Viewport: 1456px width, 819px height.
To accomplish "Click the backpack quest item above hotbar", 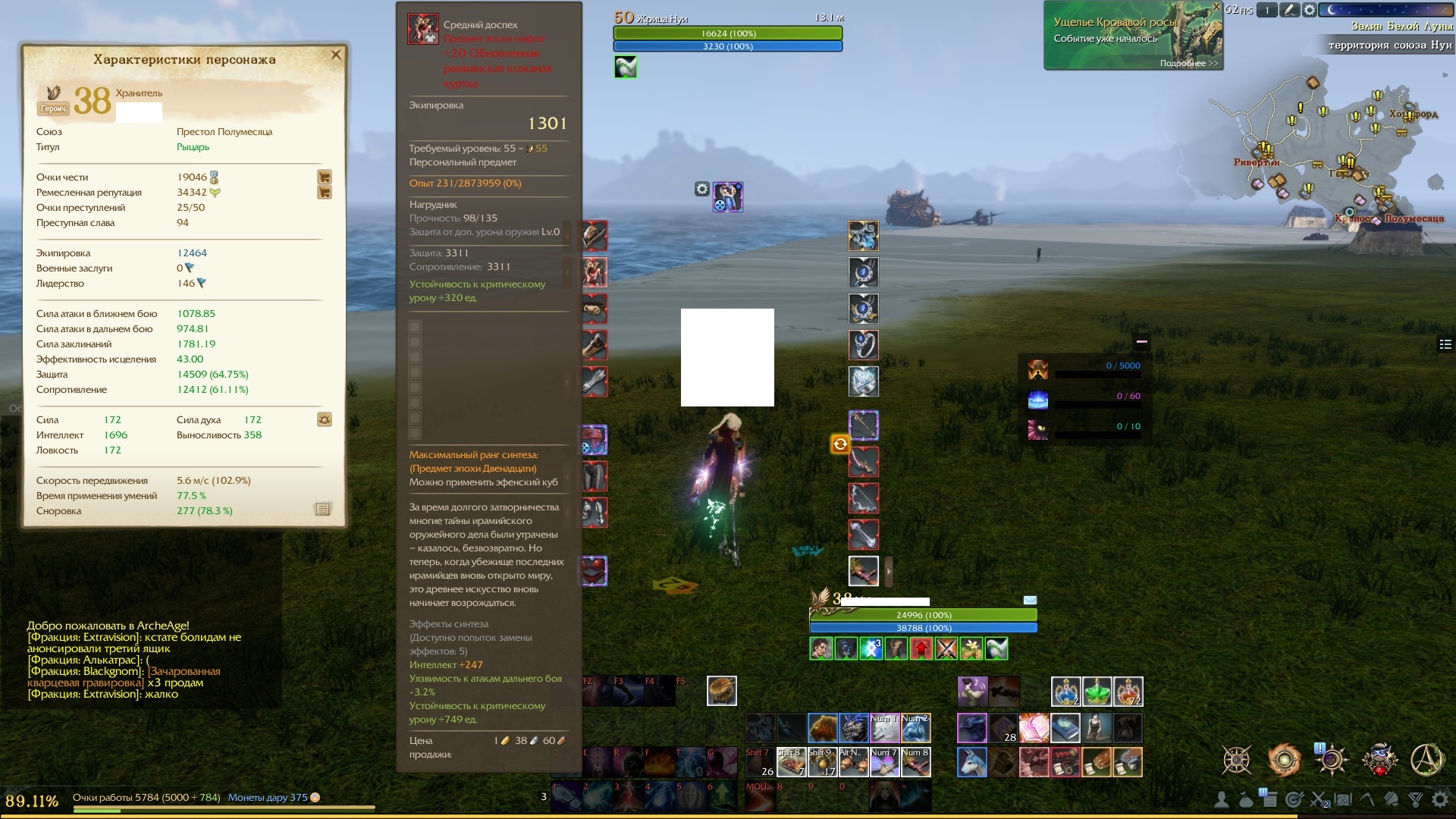I will [x=721, y=692].
